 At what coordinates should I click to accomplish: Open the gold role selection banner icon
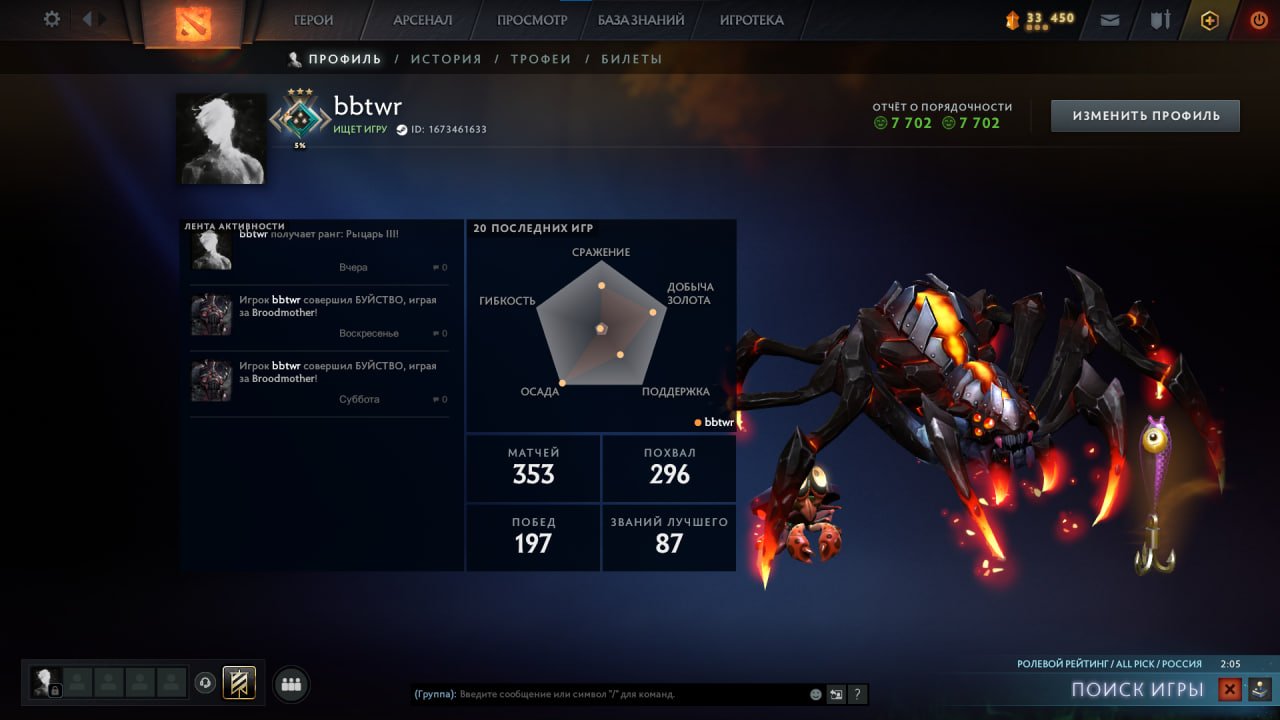[x=239, y=683]
